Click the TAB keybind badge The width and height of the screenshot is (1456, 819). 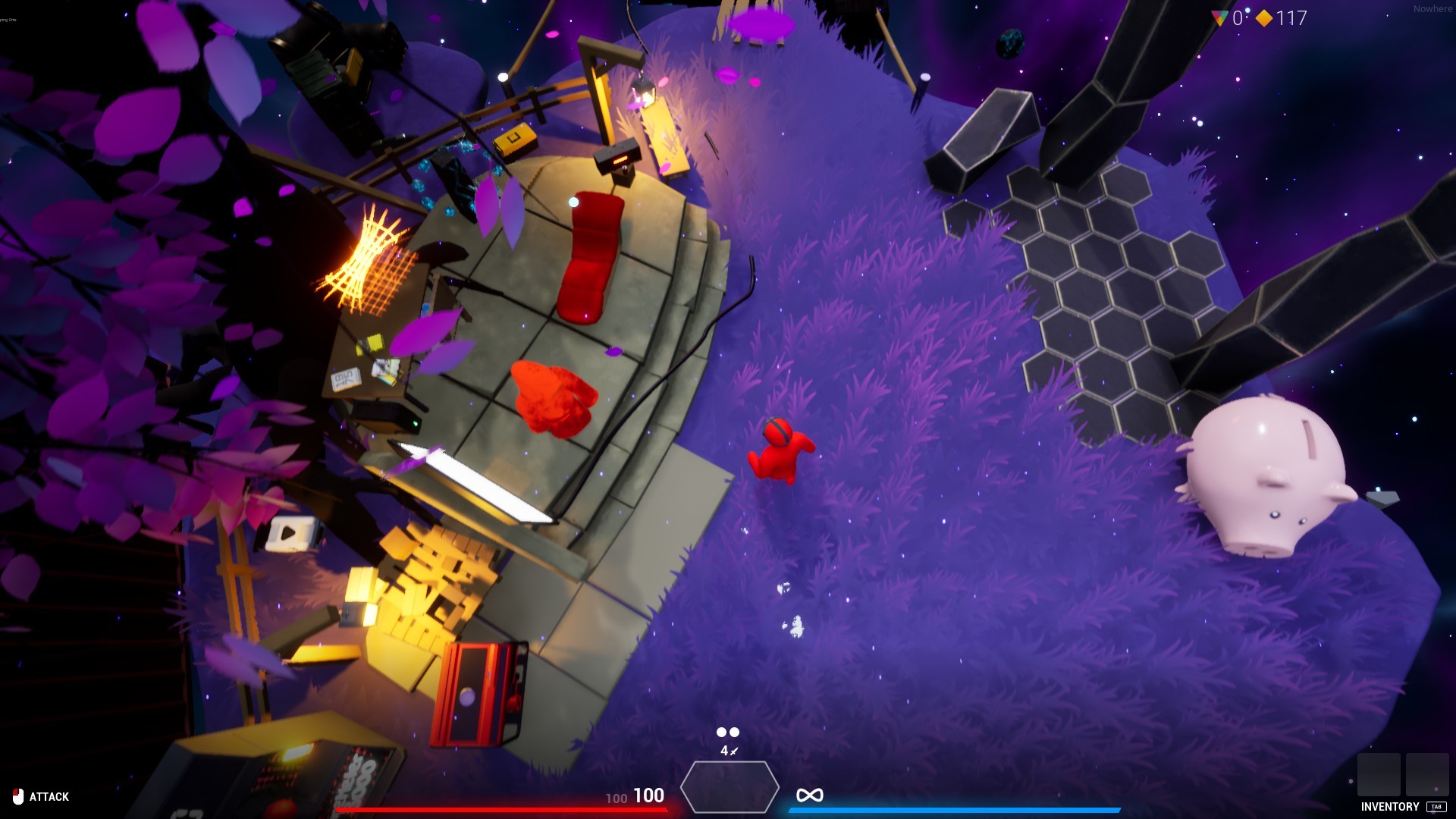pyautogui.click(x=1437, y=808)
